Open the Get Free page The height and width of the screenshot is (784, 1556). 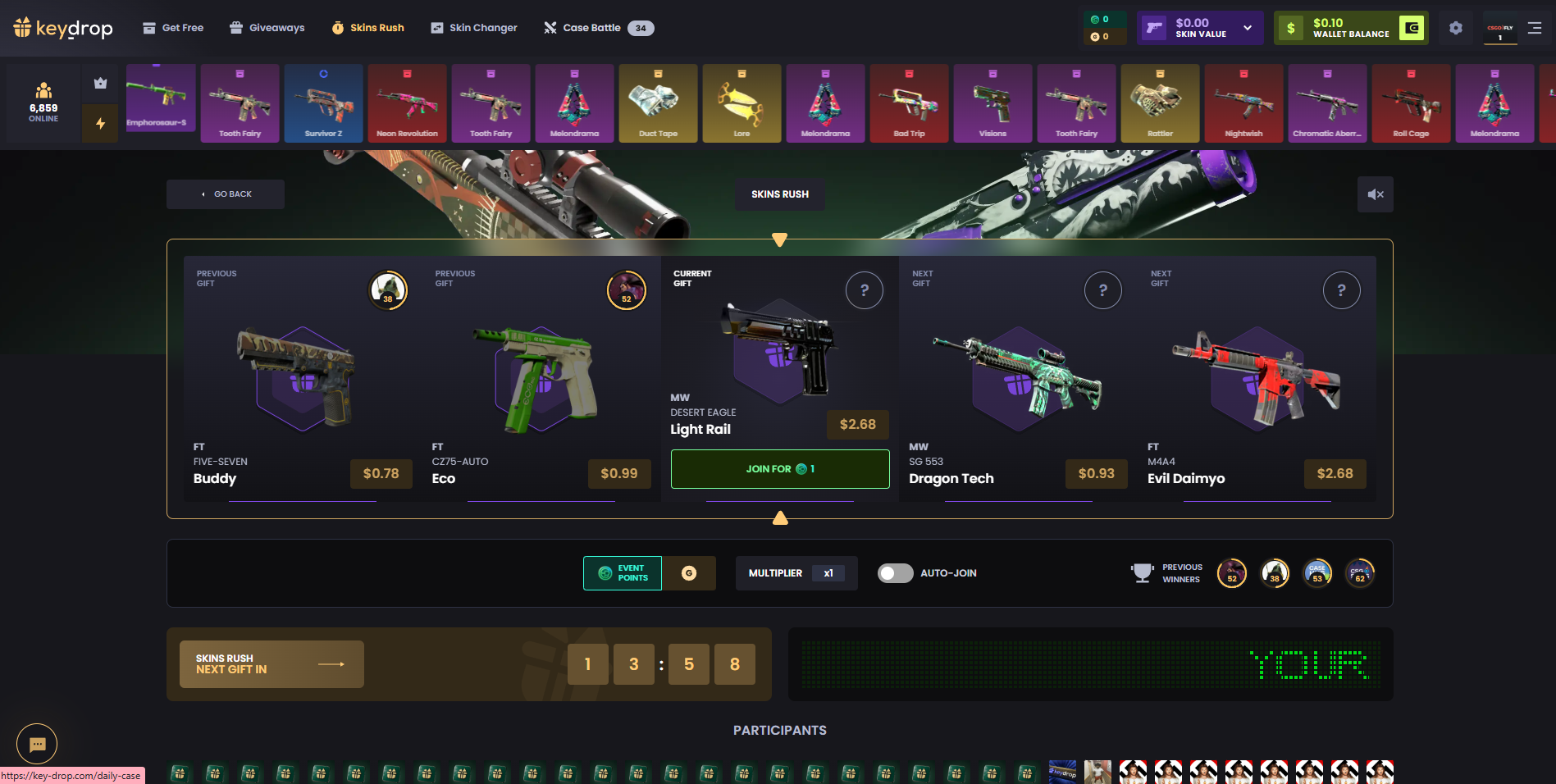(173, 28)
